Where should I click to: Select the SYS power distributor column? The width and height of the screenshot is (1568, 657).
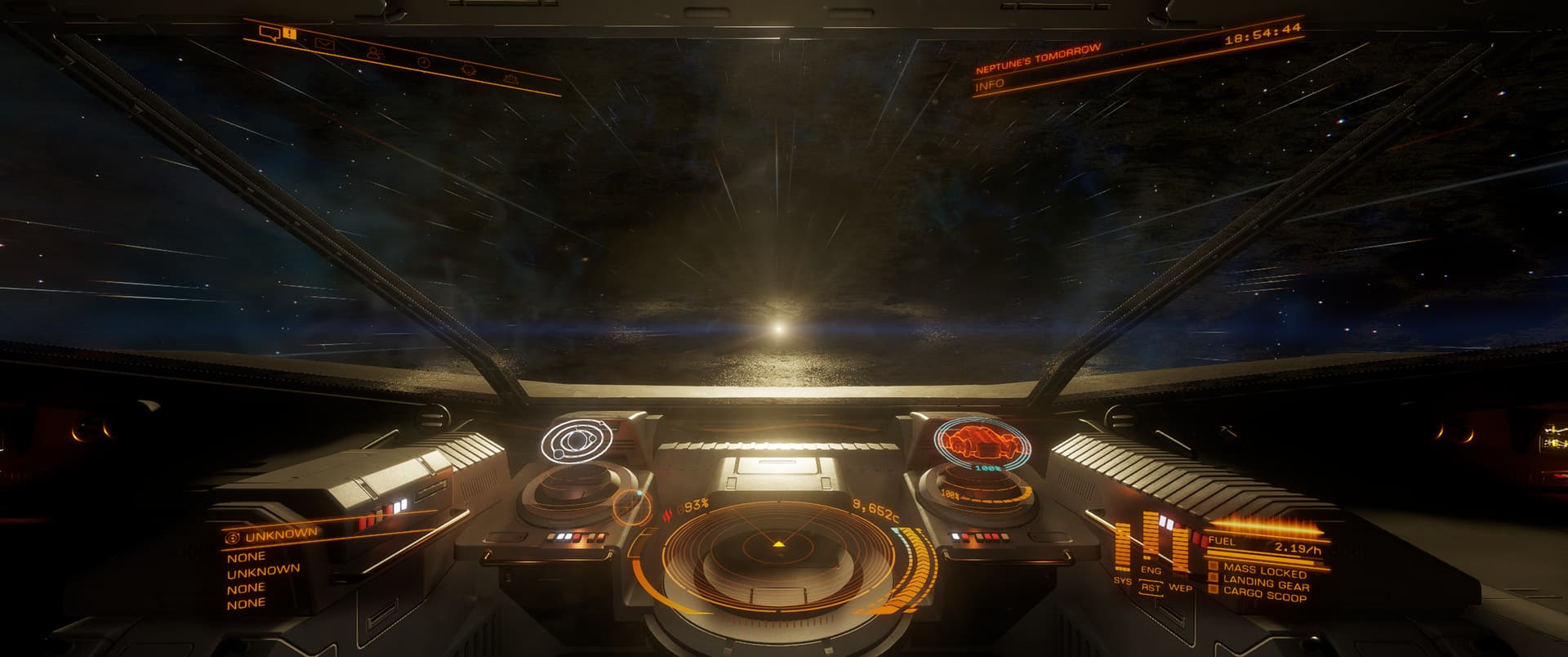tap(1123, 546)
